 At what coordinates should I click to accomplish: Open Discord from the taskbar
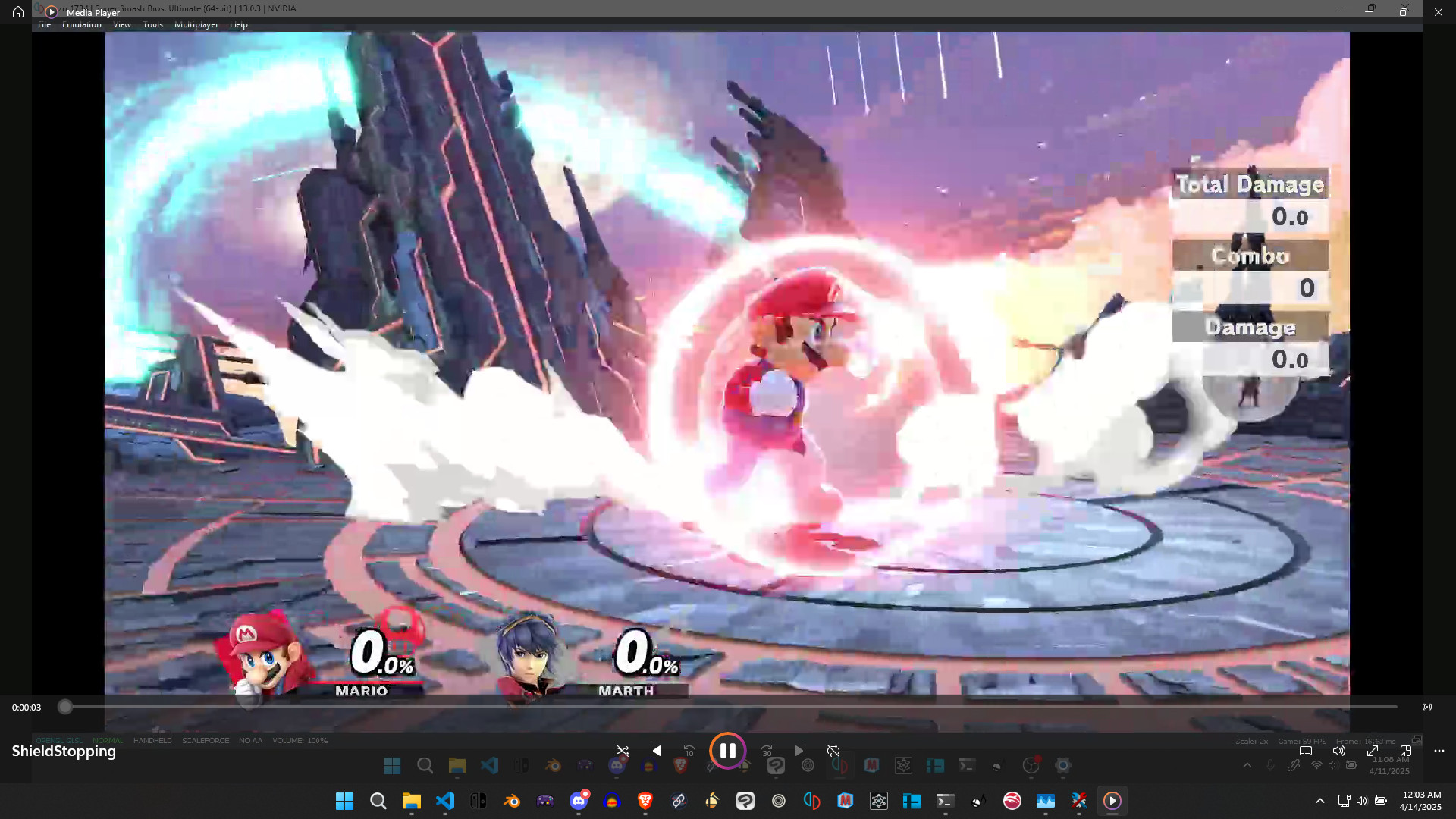click(579, 801)
